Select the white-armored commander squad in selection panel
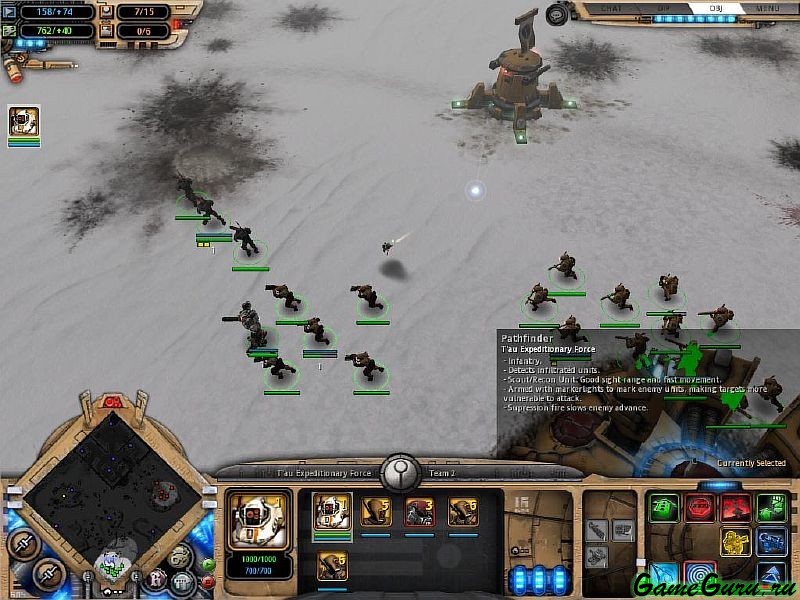 [332, 512]
